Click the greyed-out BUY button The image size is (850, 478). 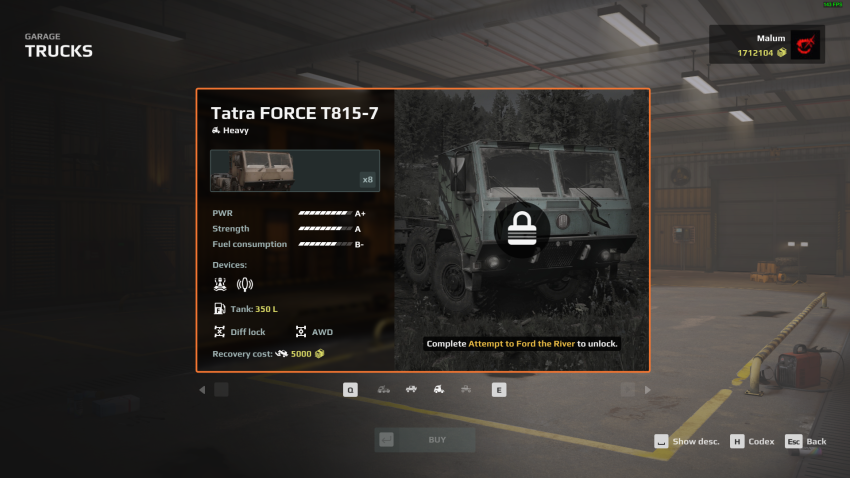[x=425, y=440]
